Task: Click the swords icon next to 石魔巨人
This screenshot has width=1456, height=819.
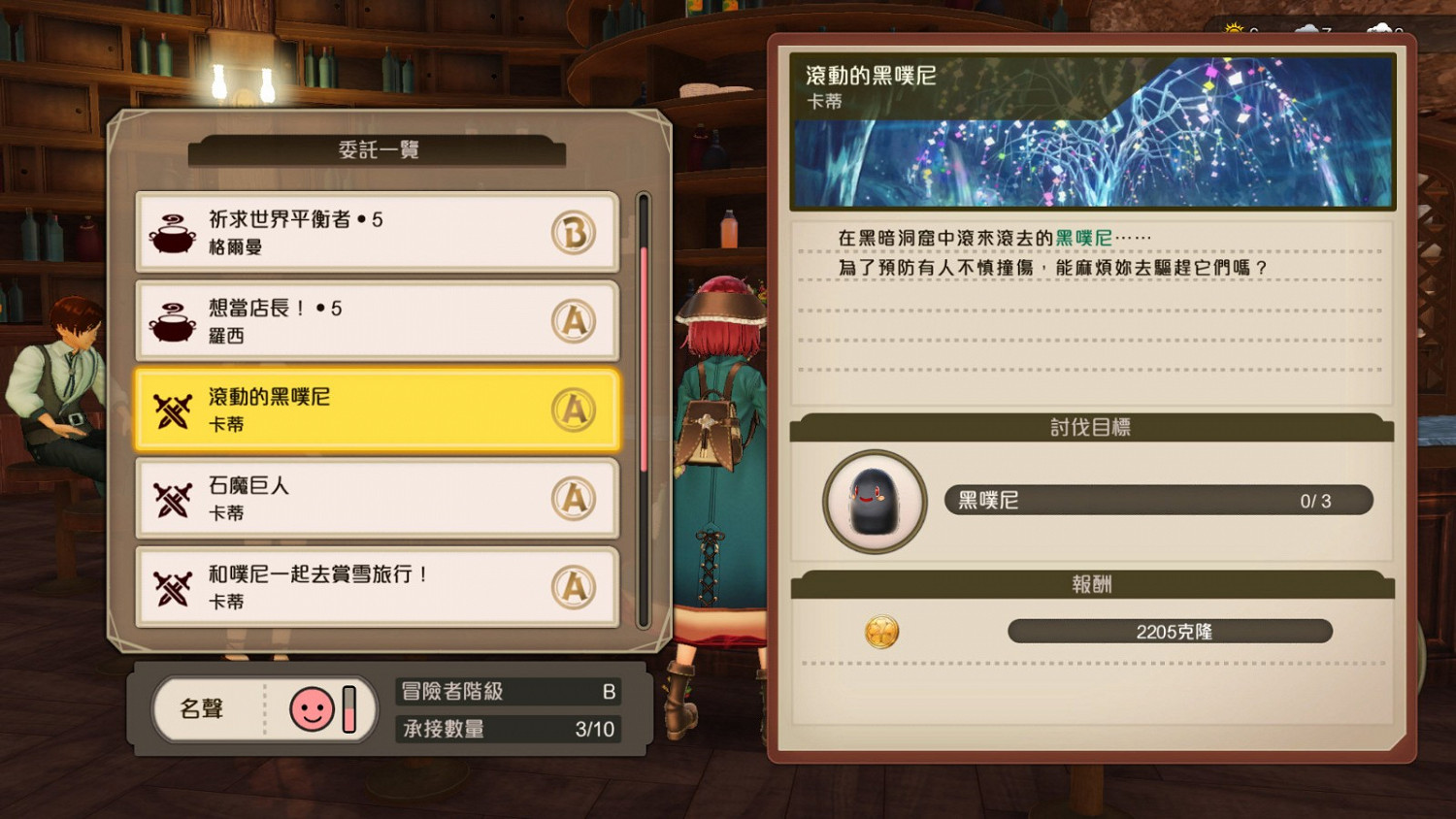Action: (173, 498)
